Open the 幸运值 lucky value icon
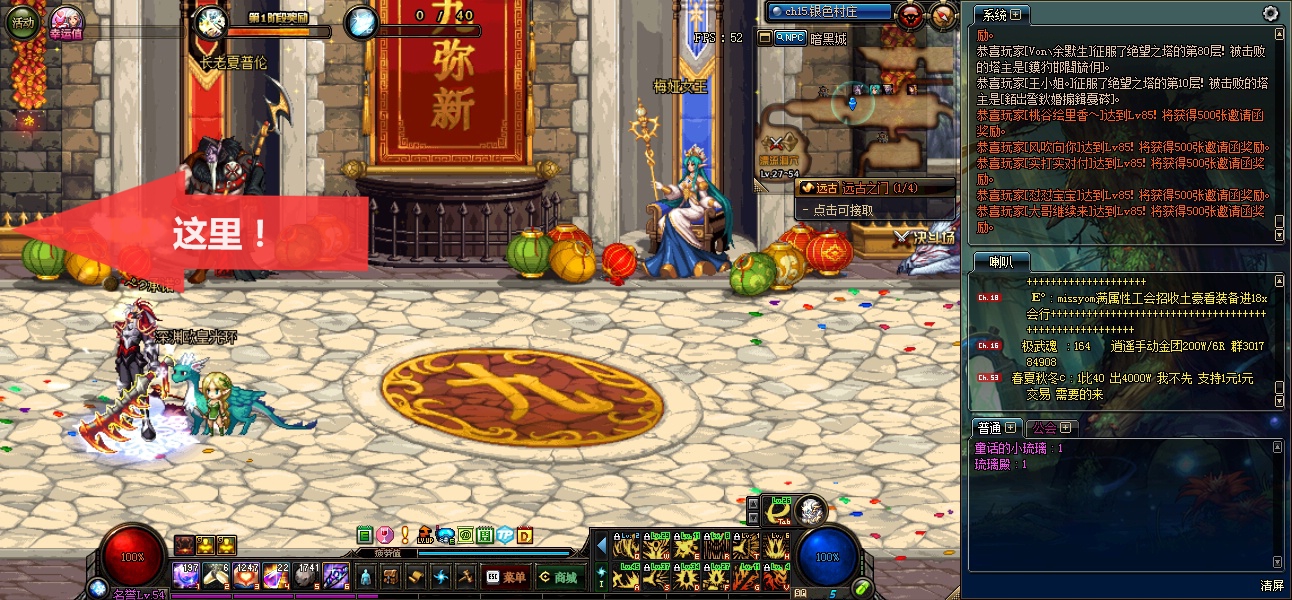The image size is (1292, 600). [x=67, y=20]
